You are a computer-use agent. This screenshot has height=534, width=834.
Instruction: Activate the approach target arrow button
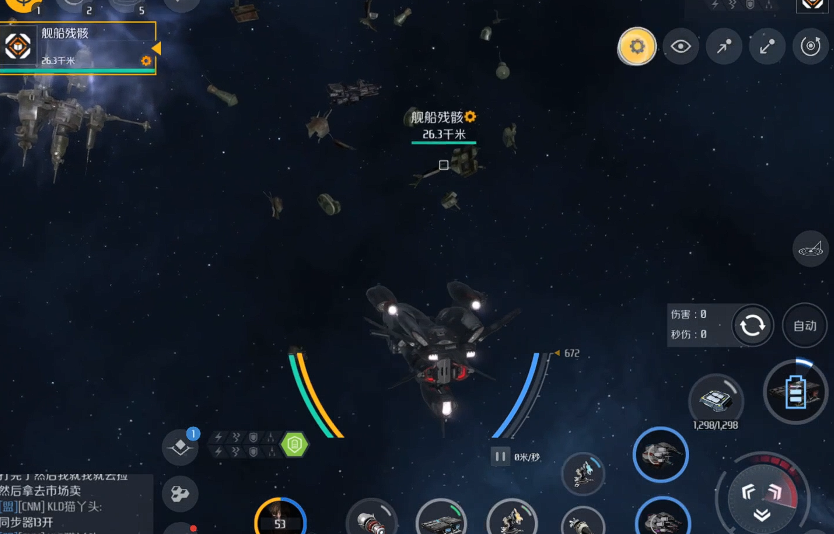click(x=724, y=46)
